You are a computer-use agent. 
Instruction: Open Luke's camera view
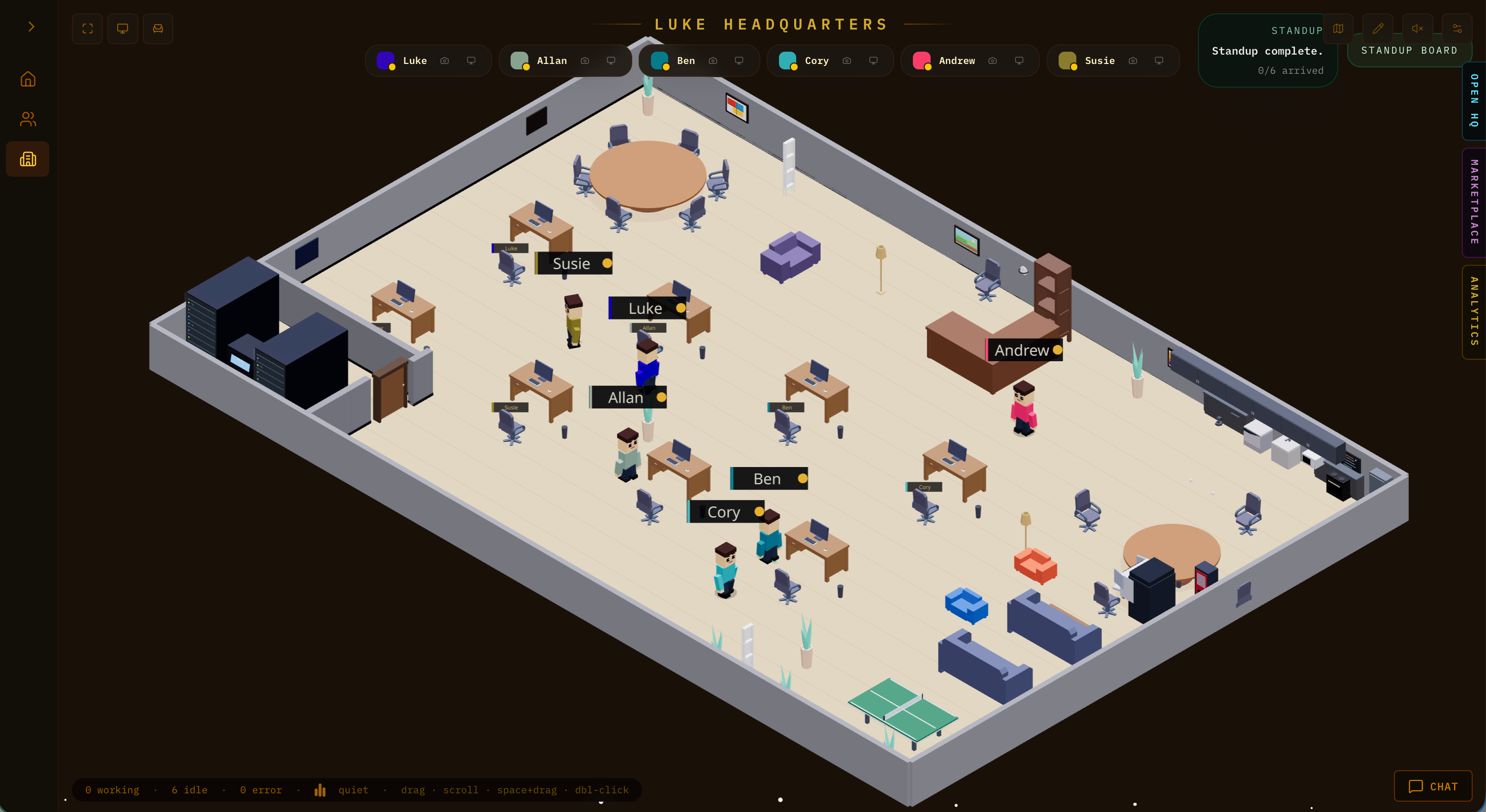click(445, 61)
